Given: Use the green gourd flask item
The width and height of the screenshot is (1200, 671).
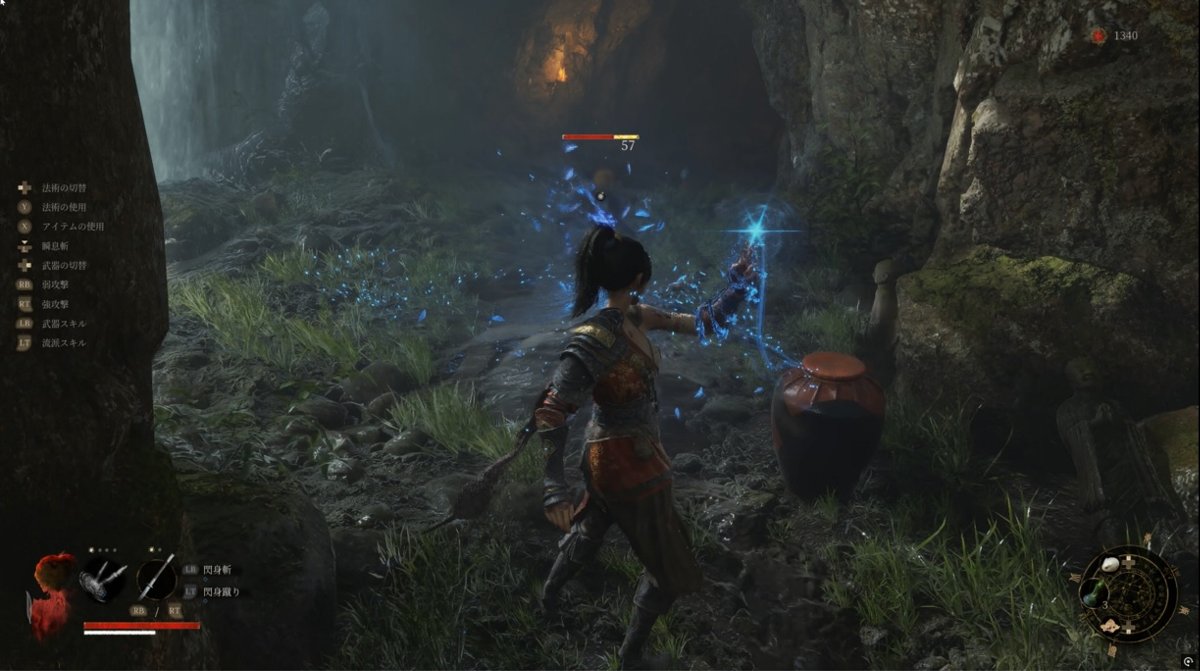Looking at the screenshot, I should [x=1091, y=592].
